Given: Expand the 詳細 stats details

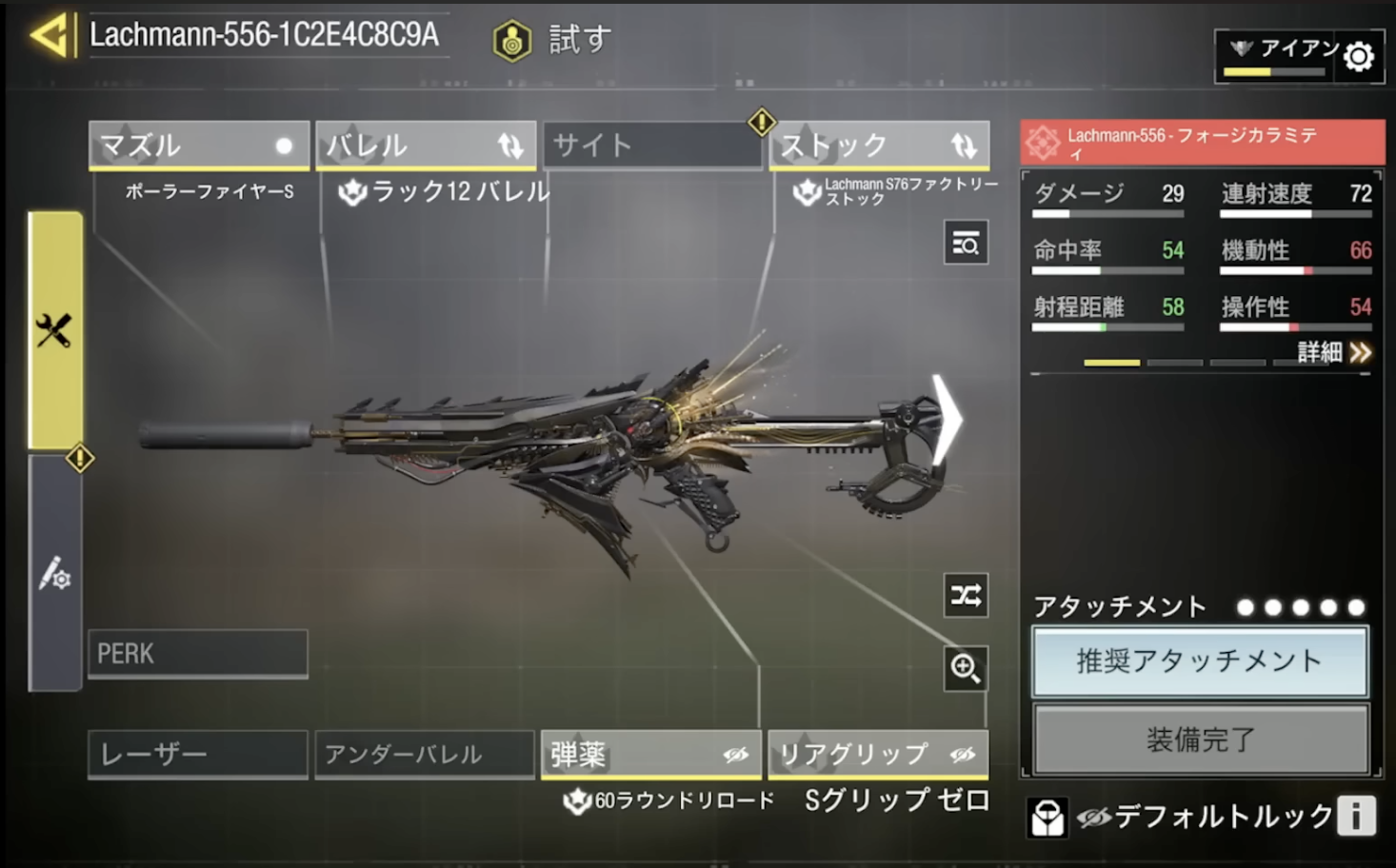Looking at the screenshot, I should 1333,353.
